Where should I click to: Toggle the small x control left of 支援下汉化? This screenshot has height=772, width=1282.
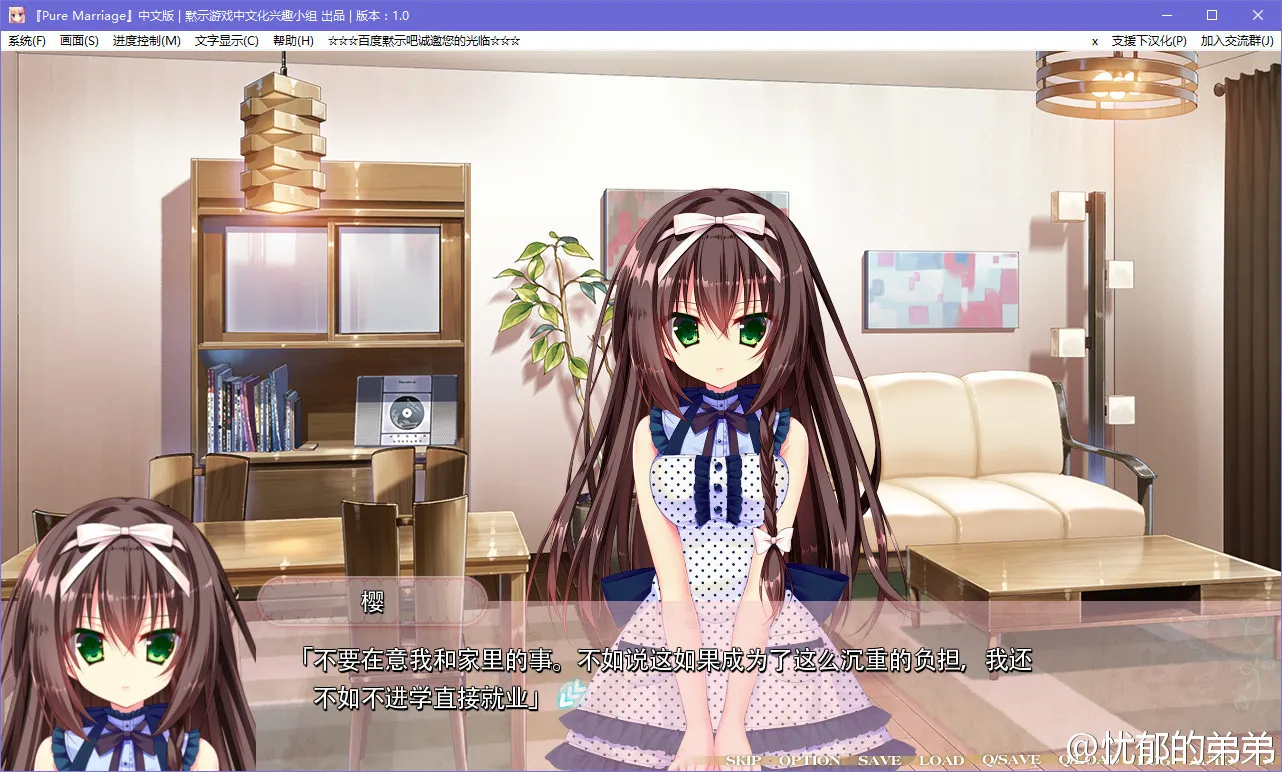1095,41
